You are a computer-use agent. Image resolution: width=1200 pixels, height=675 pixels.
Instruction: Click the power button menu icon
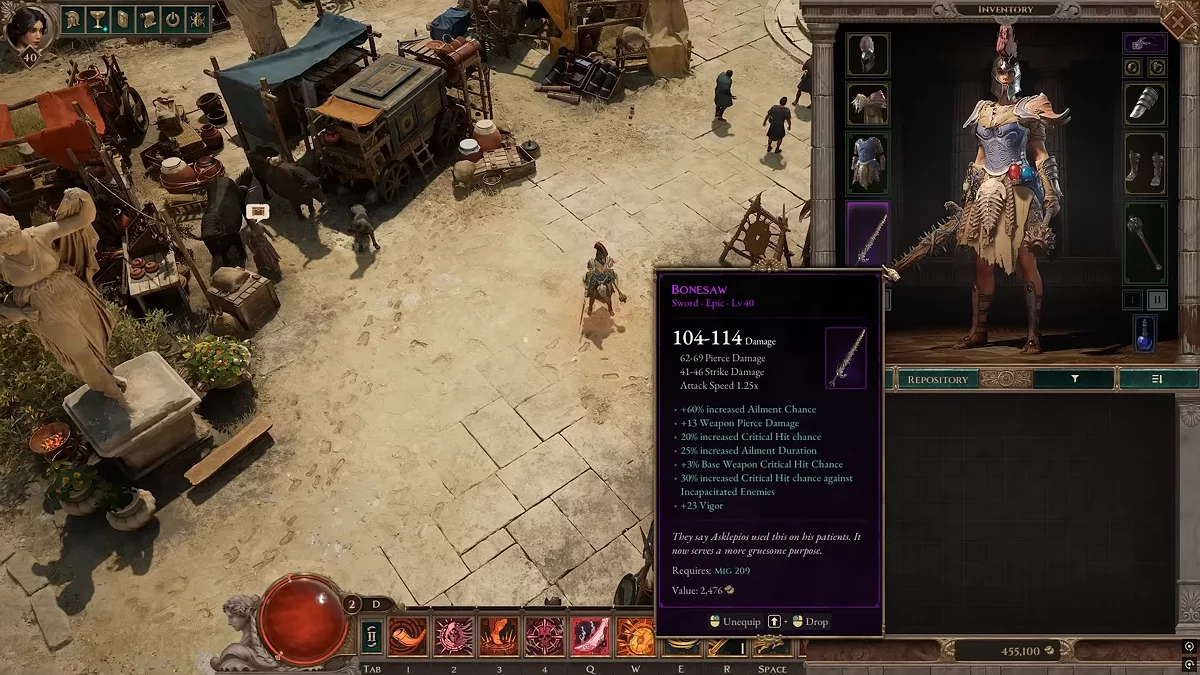click(x=172, y=19)
